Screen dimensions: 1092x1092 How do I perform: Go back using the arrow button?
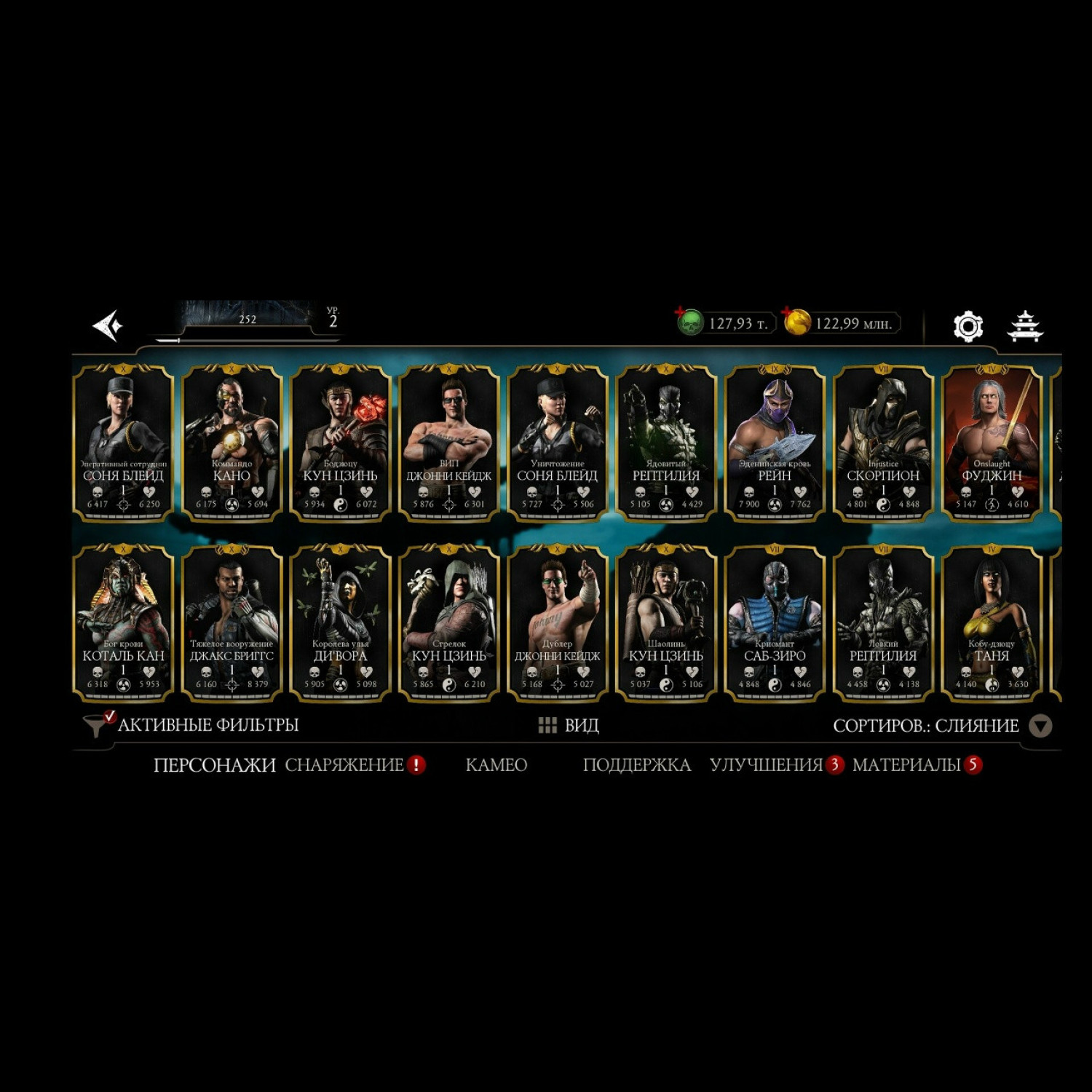pyautogui.click(x=108, y=325)
